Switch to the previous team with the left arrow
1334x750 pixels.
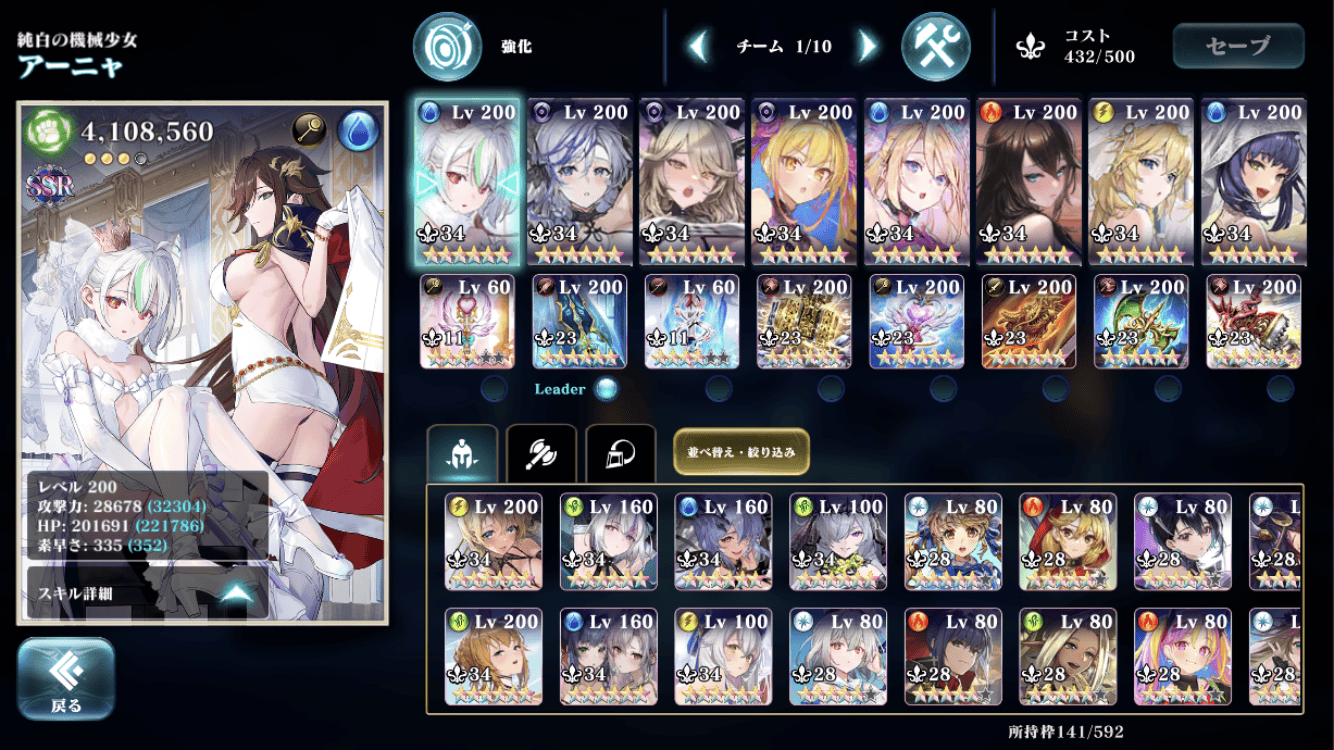pos(699,46)
